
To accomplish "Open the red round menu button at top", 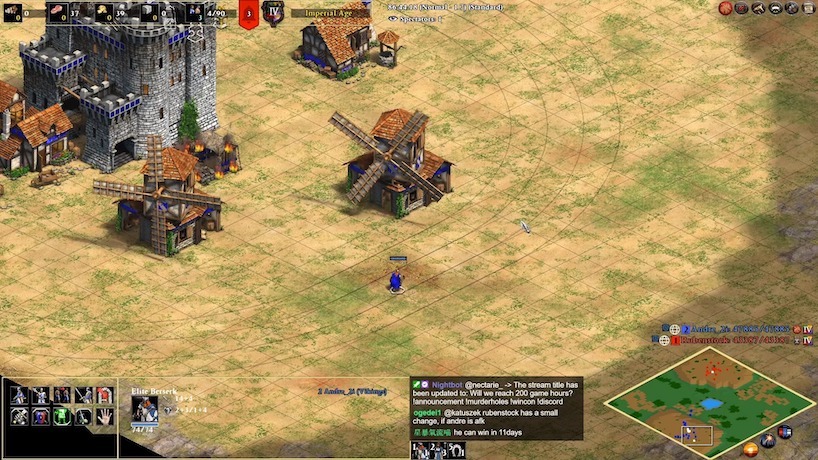I will pyautogui.click(x=727, y=8).
